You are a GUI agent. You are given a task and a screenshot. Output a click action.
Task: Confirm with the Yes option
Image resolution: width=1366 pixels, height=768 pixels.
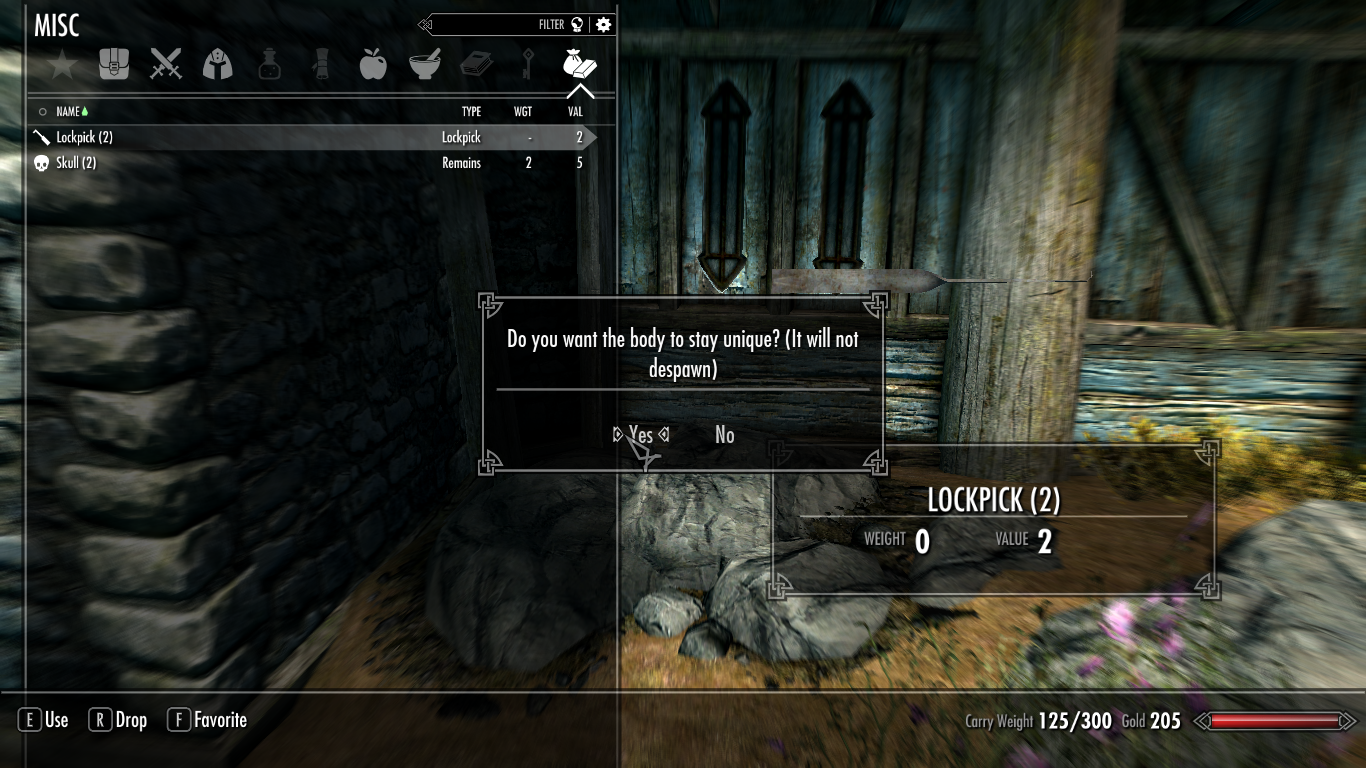[641, 435]
